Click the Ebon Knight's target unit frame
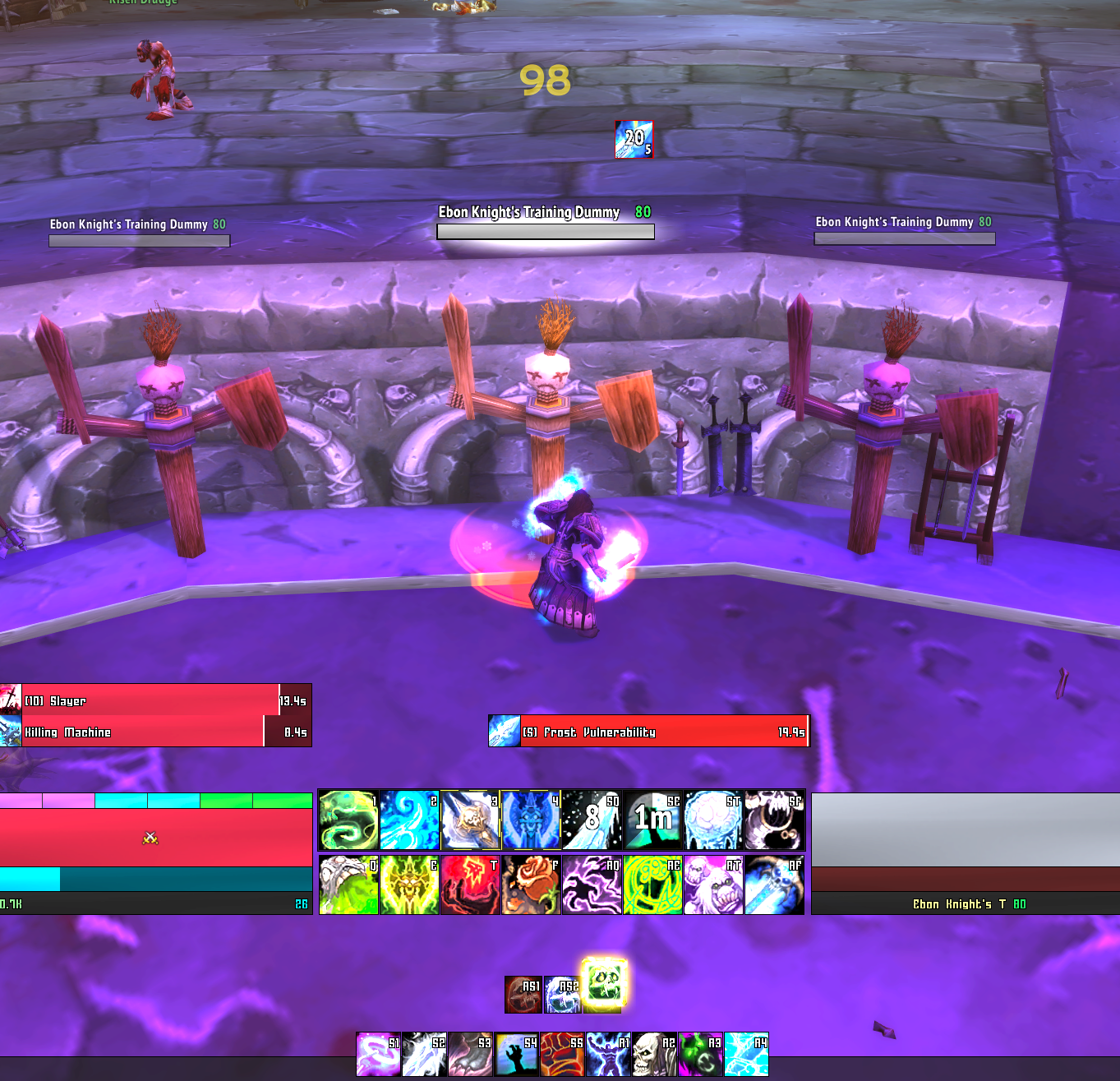Viewport: 1120px width, 1081px height. pyautogui.click(x=966, y=853)
